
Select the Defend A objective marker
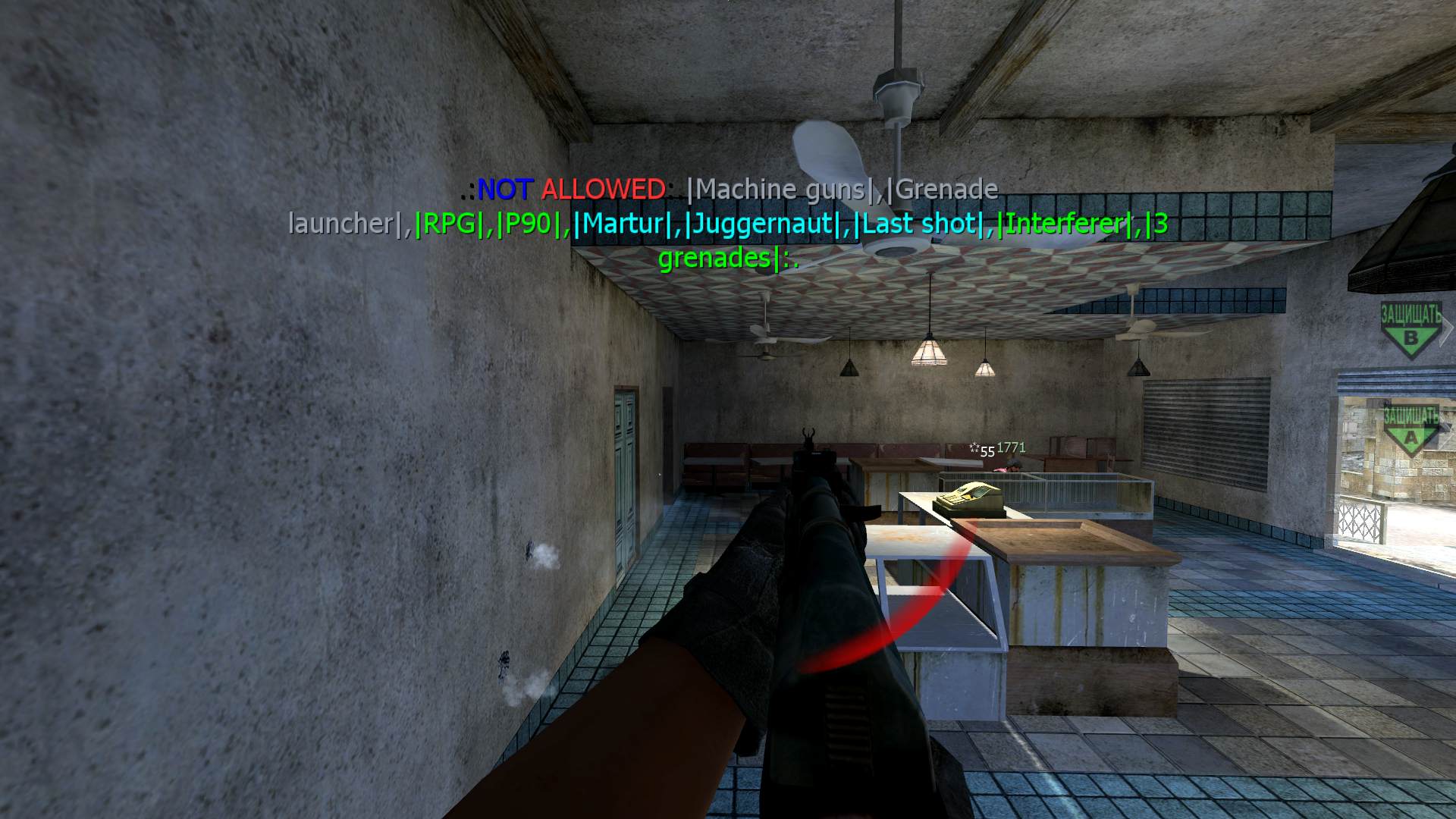point(1410,431)
